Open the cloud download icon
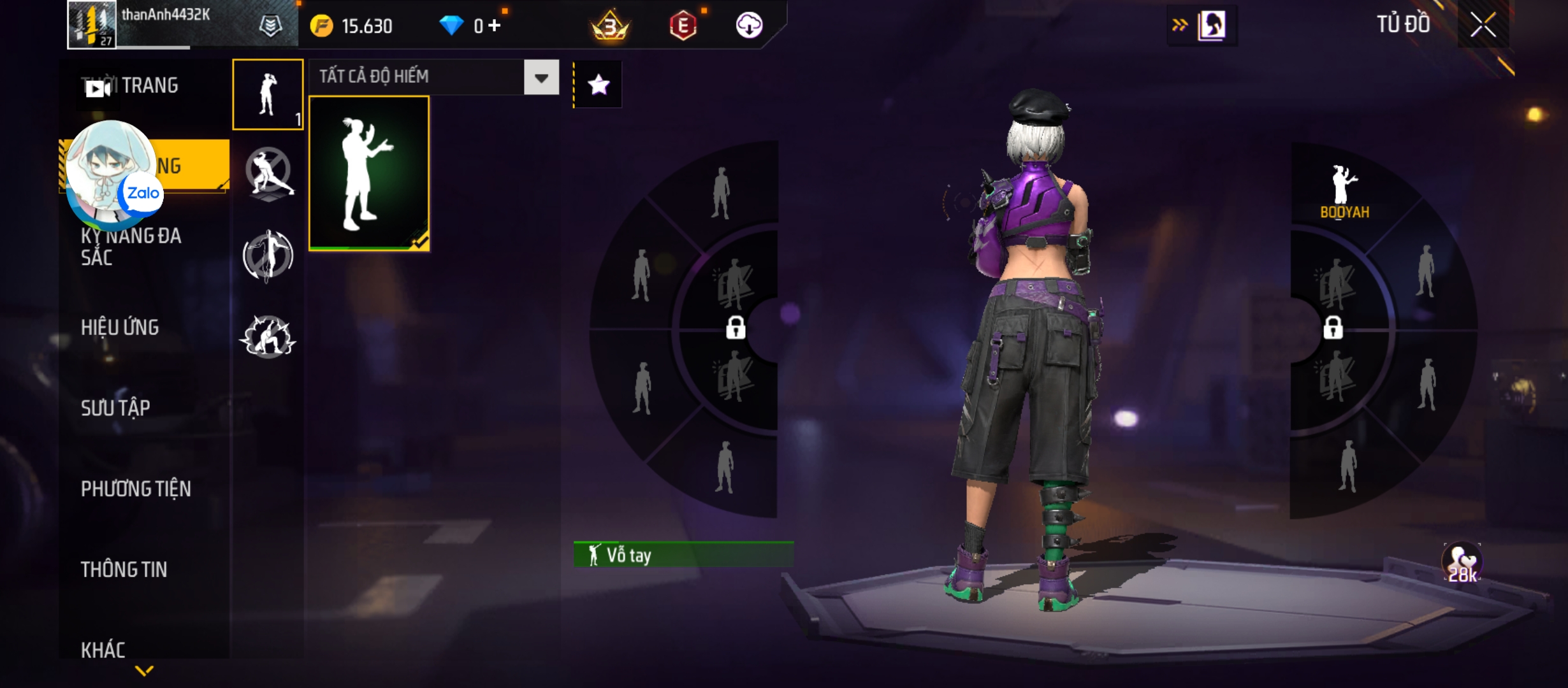 [749, 25]
